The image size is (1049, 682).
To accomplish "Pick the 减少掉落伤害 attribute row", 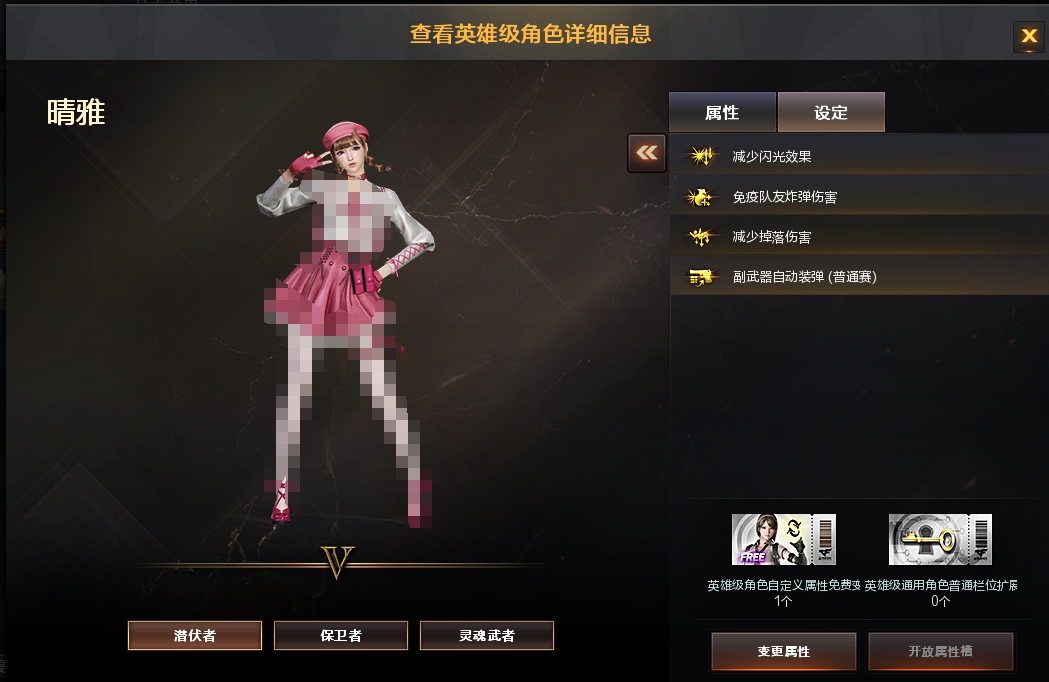I will (x=857, y=237).
